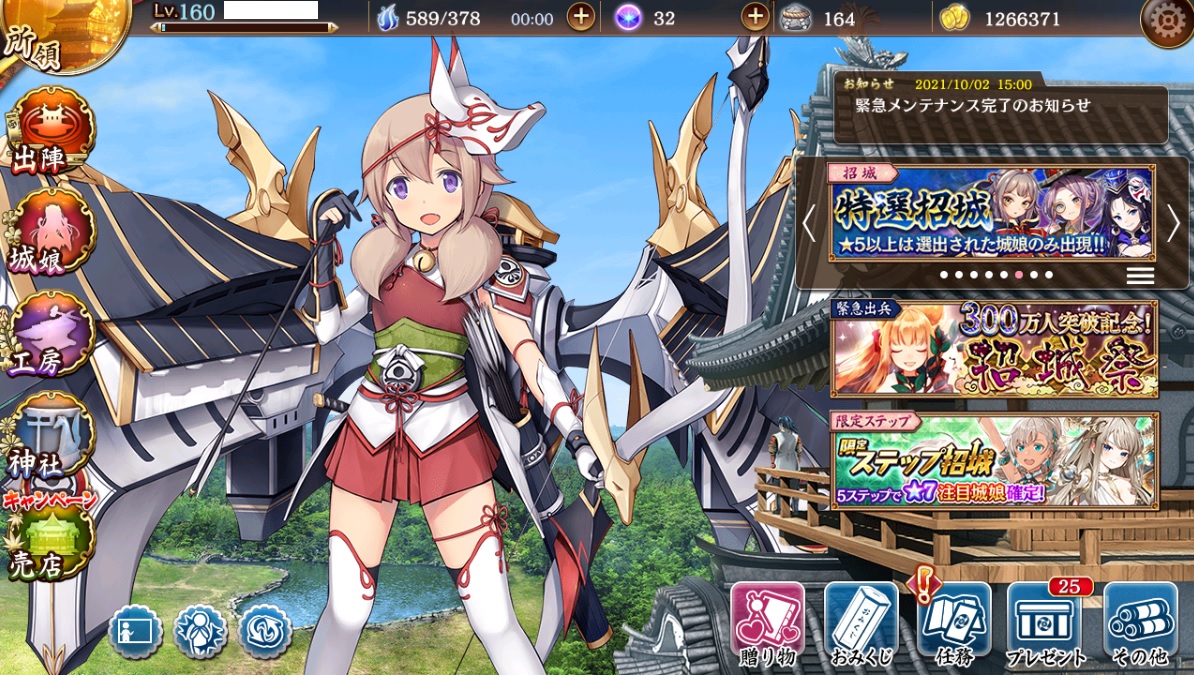
Task: Show the next banner with right arrow
Action: tap(1173, 224)
